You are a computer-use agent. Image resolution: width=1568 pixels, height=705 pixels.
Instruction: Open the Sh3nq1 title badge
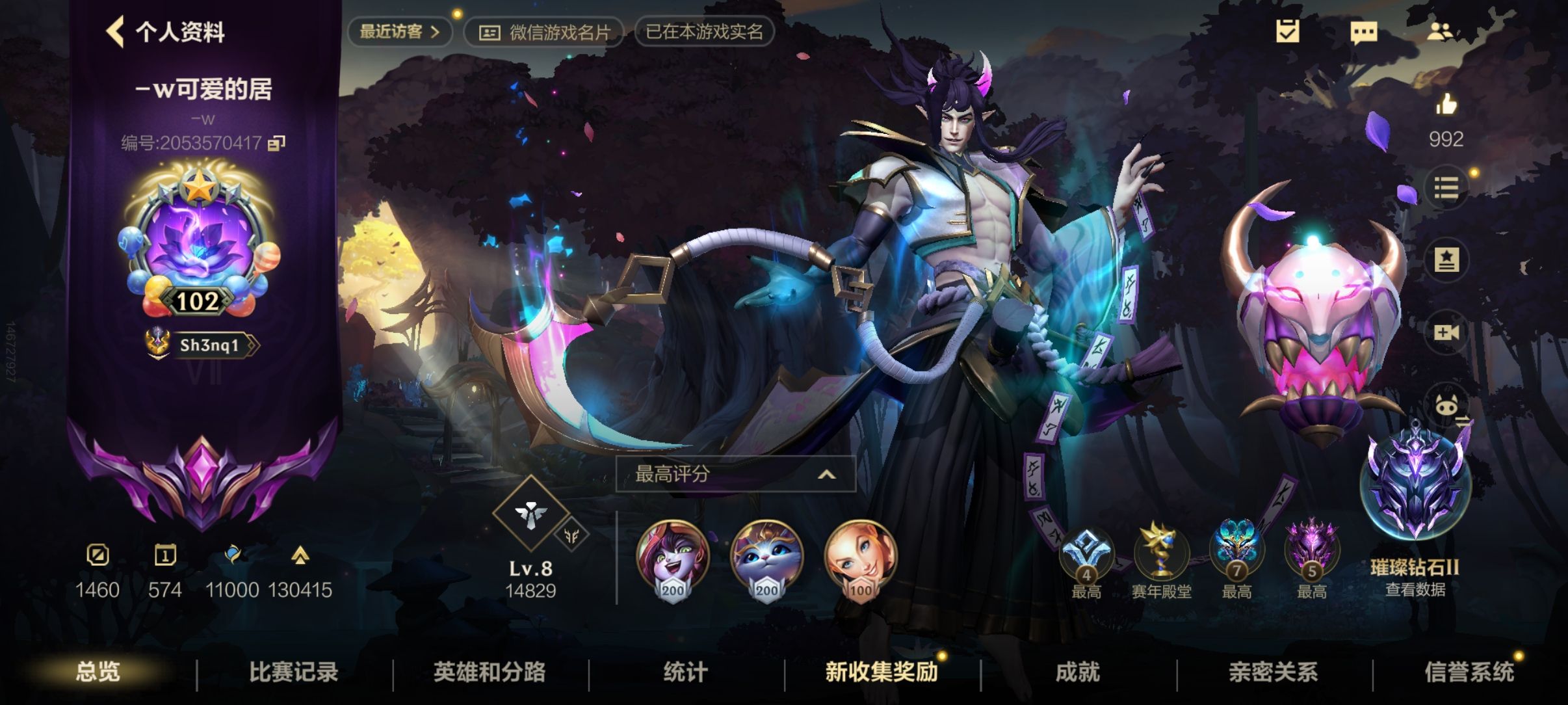[203, 345]
